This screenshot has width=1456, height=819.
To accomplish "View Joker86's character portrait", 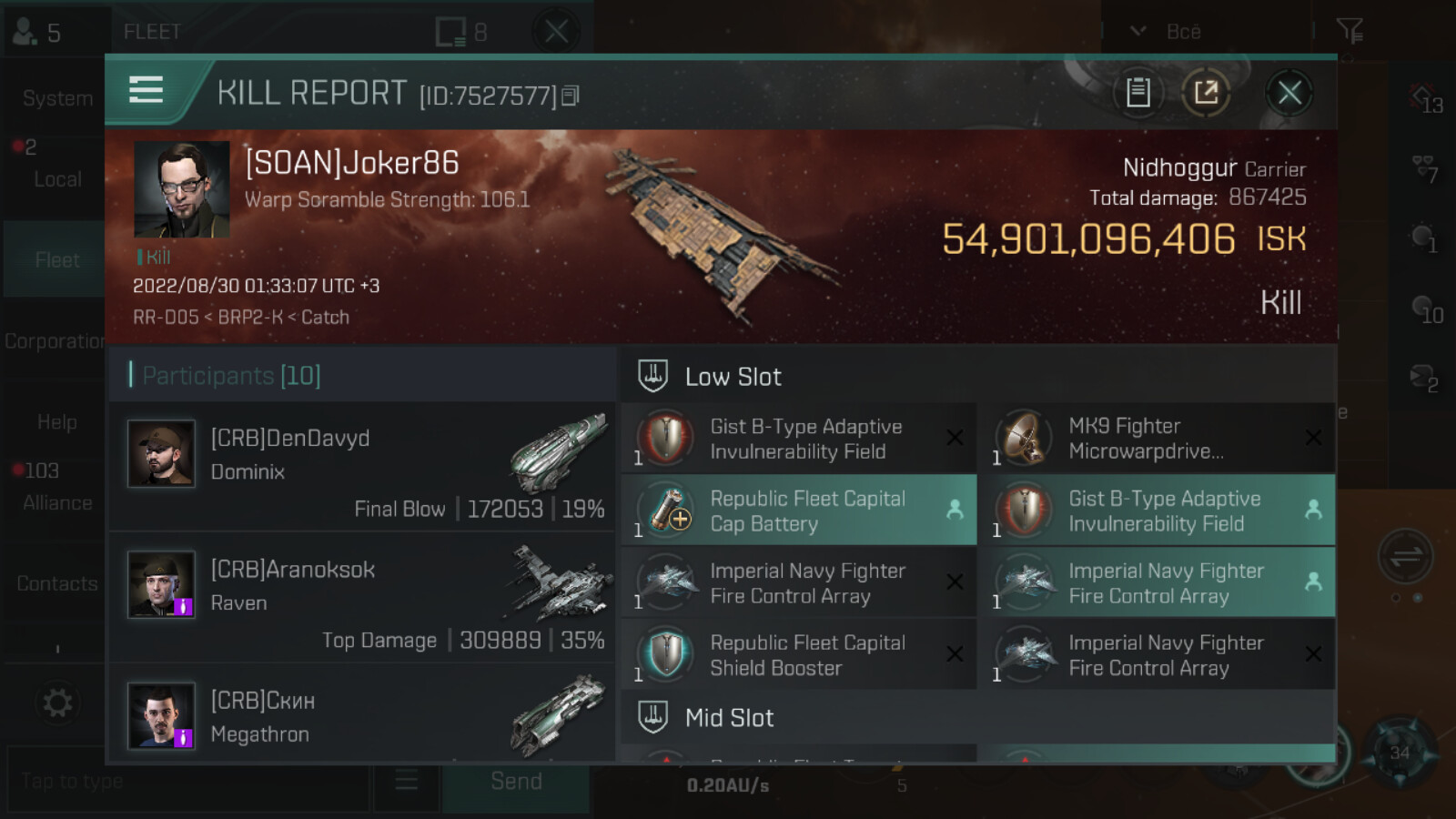I will (x=181, y=189).
